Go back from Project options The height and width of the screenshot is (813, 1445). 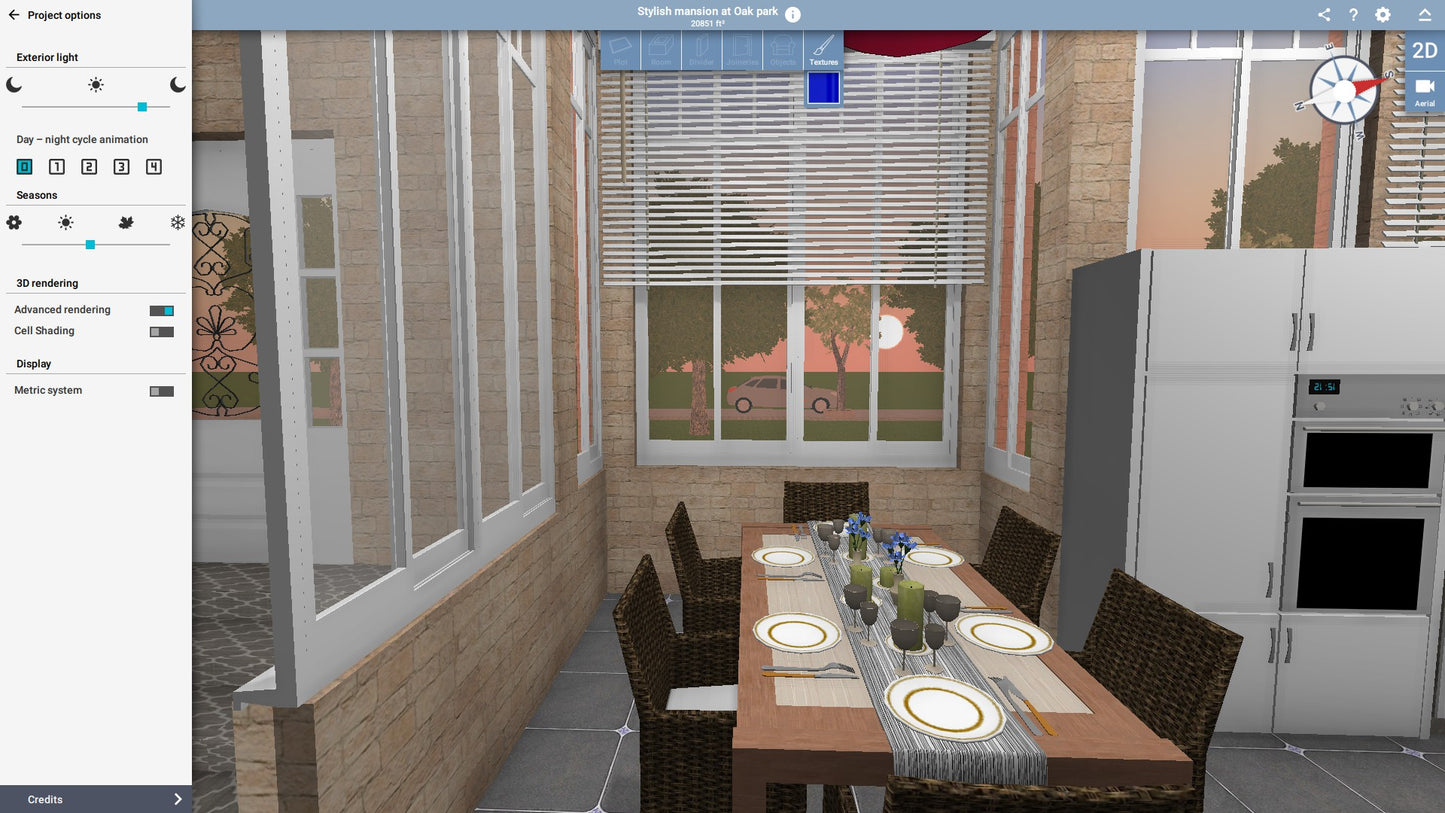tap(14, 15)
